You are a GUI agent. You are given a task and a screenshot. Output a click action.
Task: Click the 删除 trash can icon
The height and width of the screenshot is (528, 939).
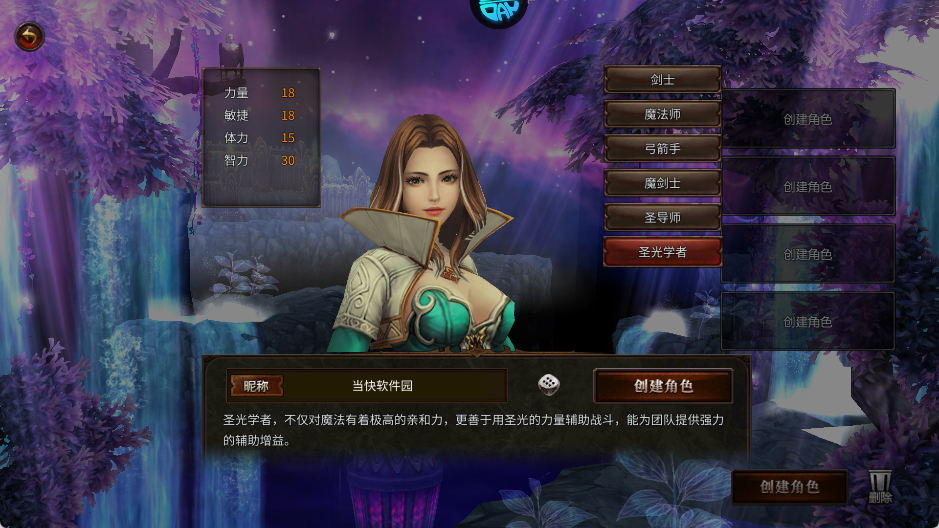click(880, 487)
